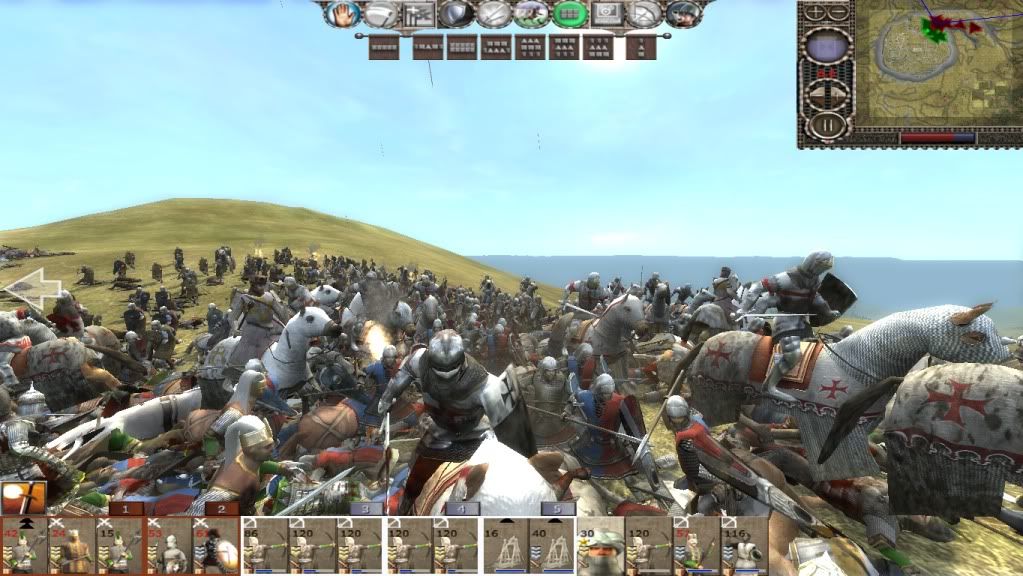Viewport: 1023px width, 576px height.
Task: Toggle the green group formation button
Action: click(570, 14)
